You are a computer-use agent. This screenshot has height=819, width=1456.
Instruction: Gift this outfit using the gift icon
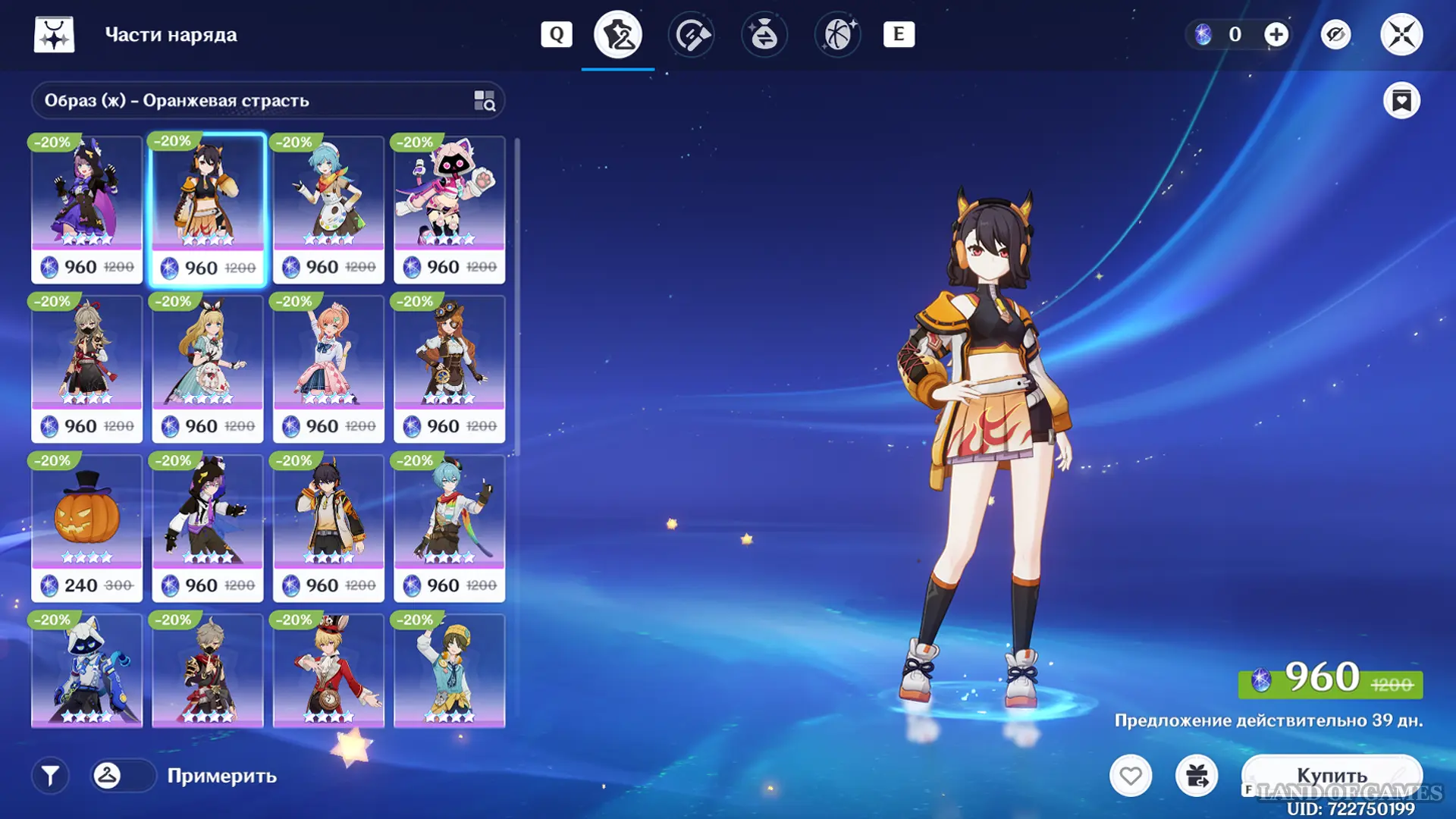[x=1197, y=776]
